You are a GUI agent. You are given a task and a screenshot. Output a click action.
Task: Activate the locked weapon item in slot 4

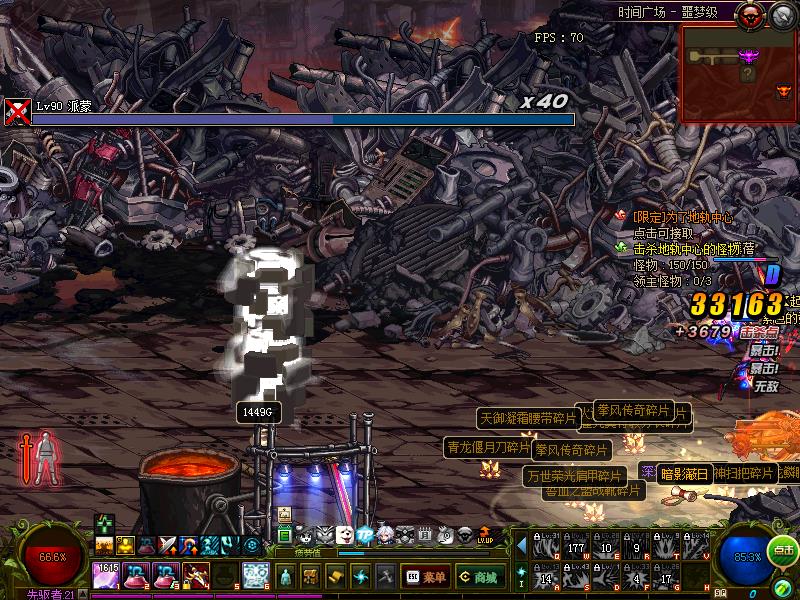pyautogui.click(x=196, y=576)
